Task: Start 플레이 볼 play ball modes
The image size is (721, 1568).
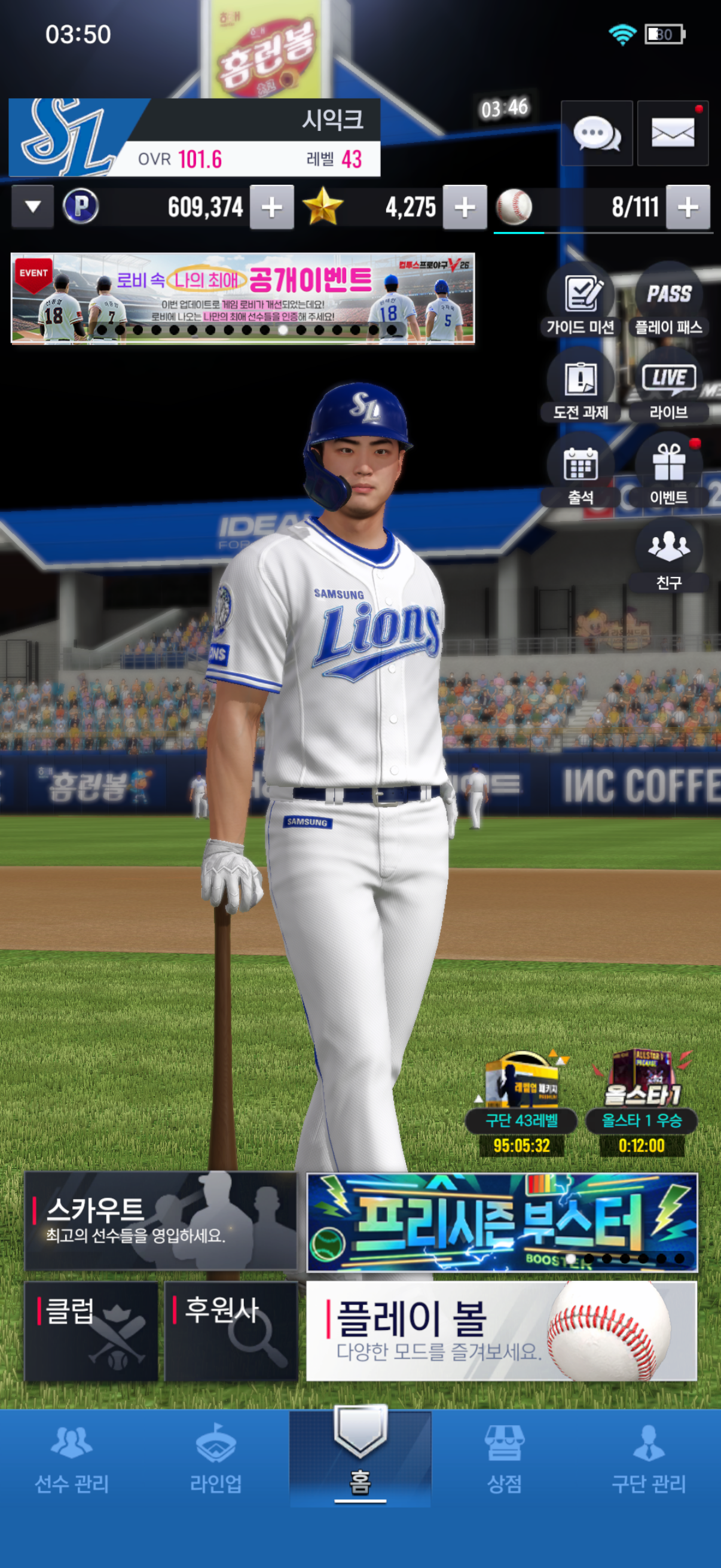Action: click(501, 1331)
